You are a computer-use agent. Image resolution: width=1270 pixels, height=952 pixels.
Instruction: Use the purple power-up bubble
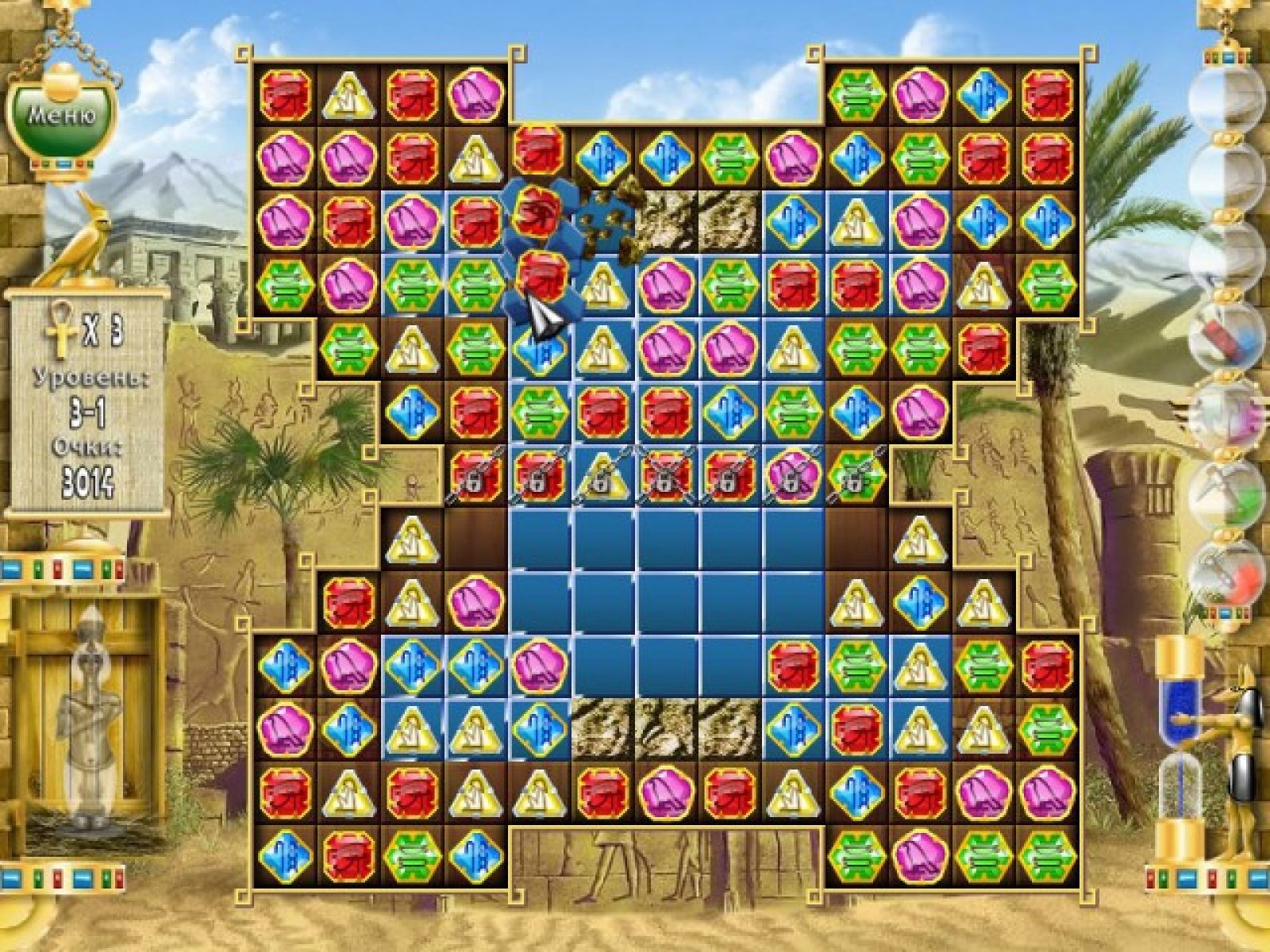click(x=1227, y=416)
